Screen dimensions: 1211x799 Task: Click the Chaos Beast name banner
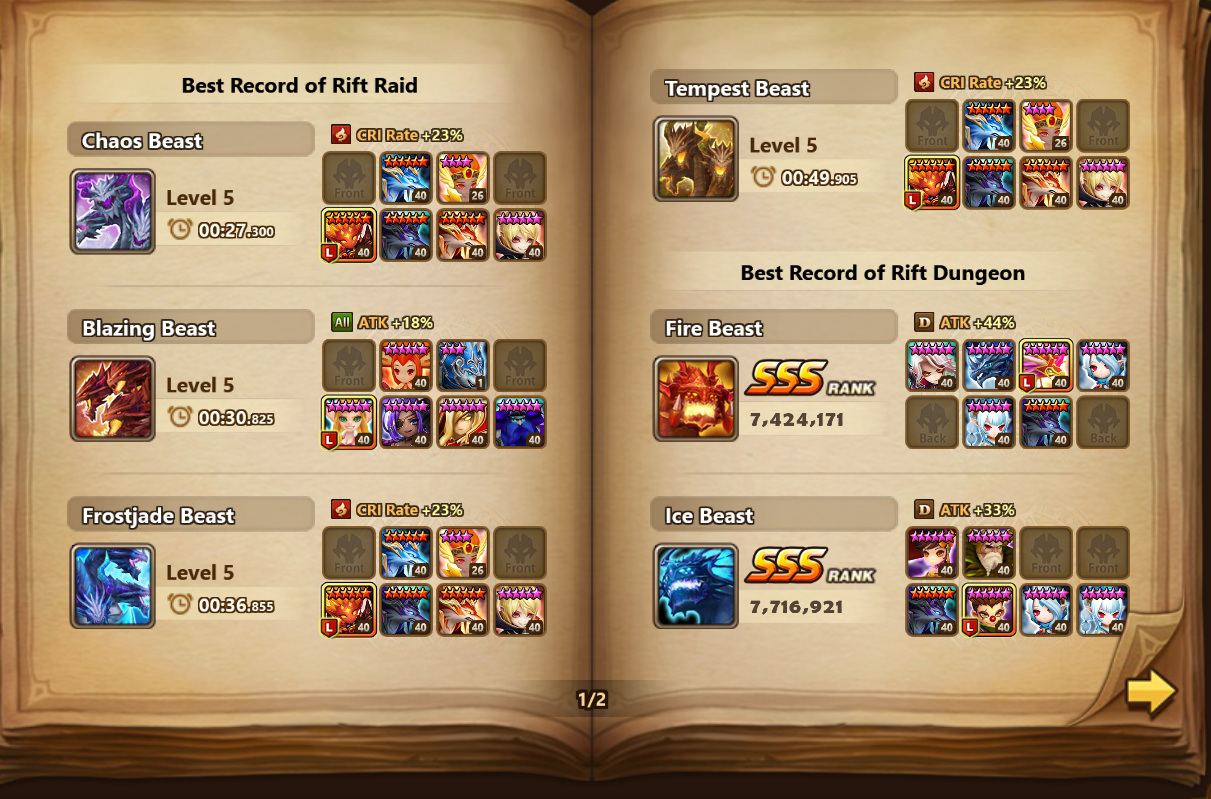(x=190, y=140)
